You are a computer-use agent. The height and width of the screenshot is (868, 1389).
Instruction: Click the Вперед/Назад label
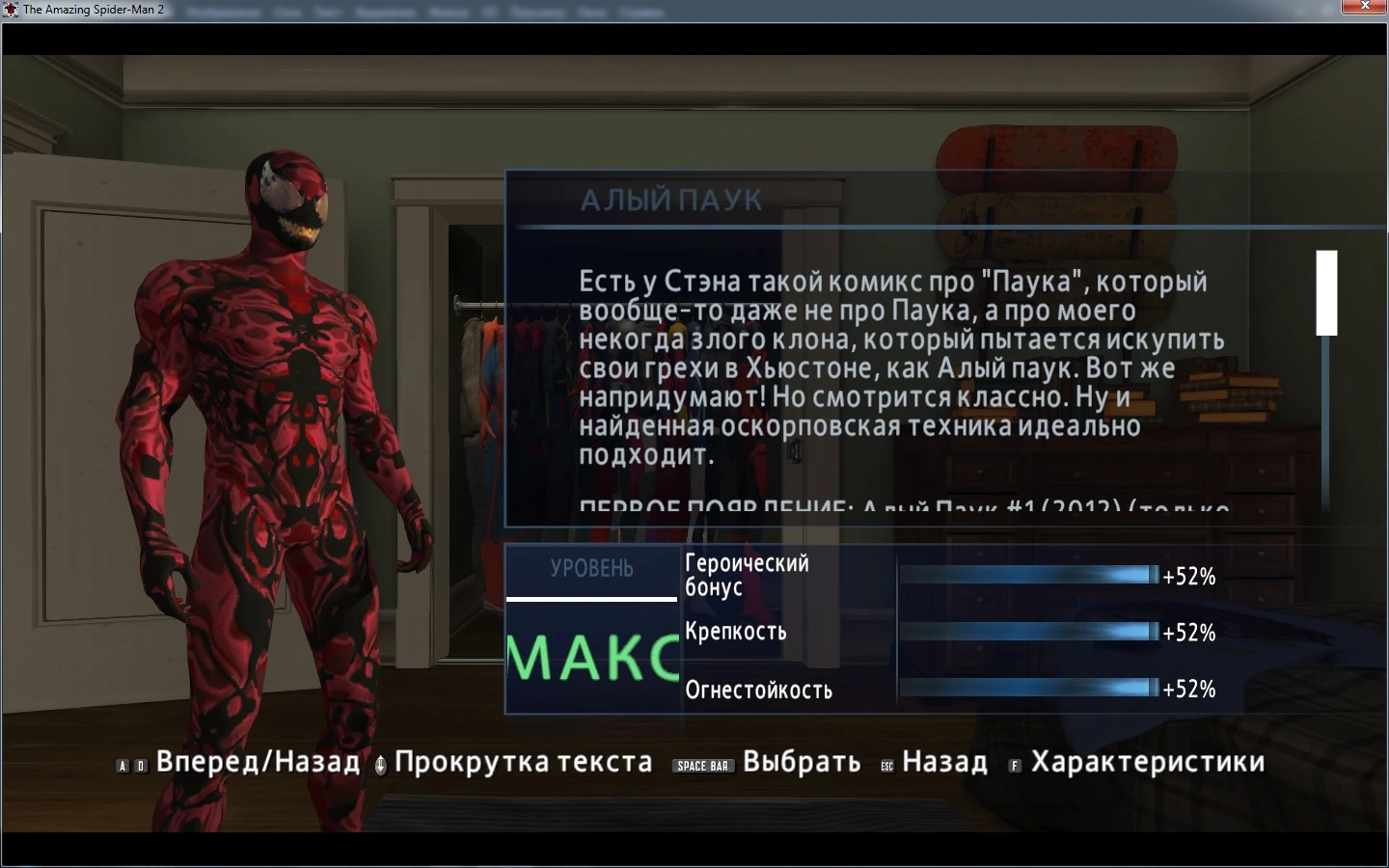[257, 762]
